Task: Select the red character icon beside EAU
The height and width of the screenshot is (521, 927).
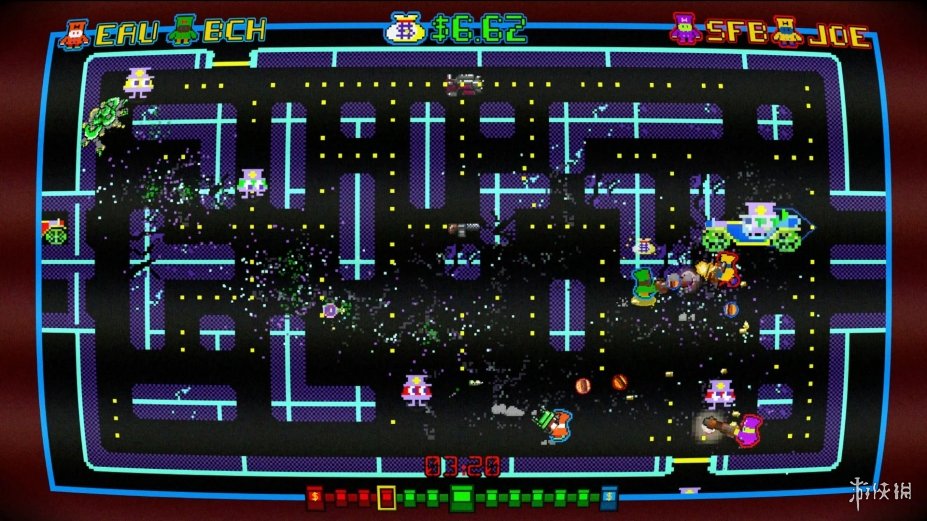Action: (x=73, y=33)
